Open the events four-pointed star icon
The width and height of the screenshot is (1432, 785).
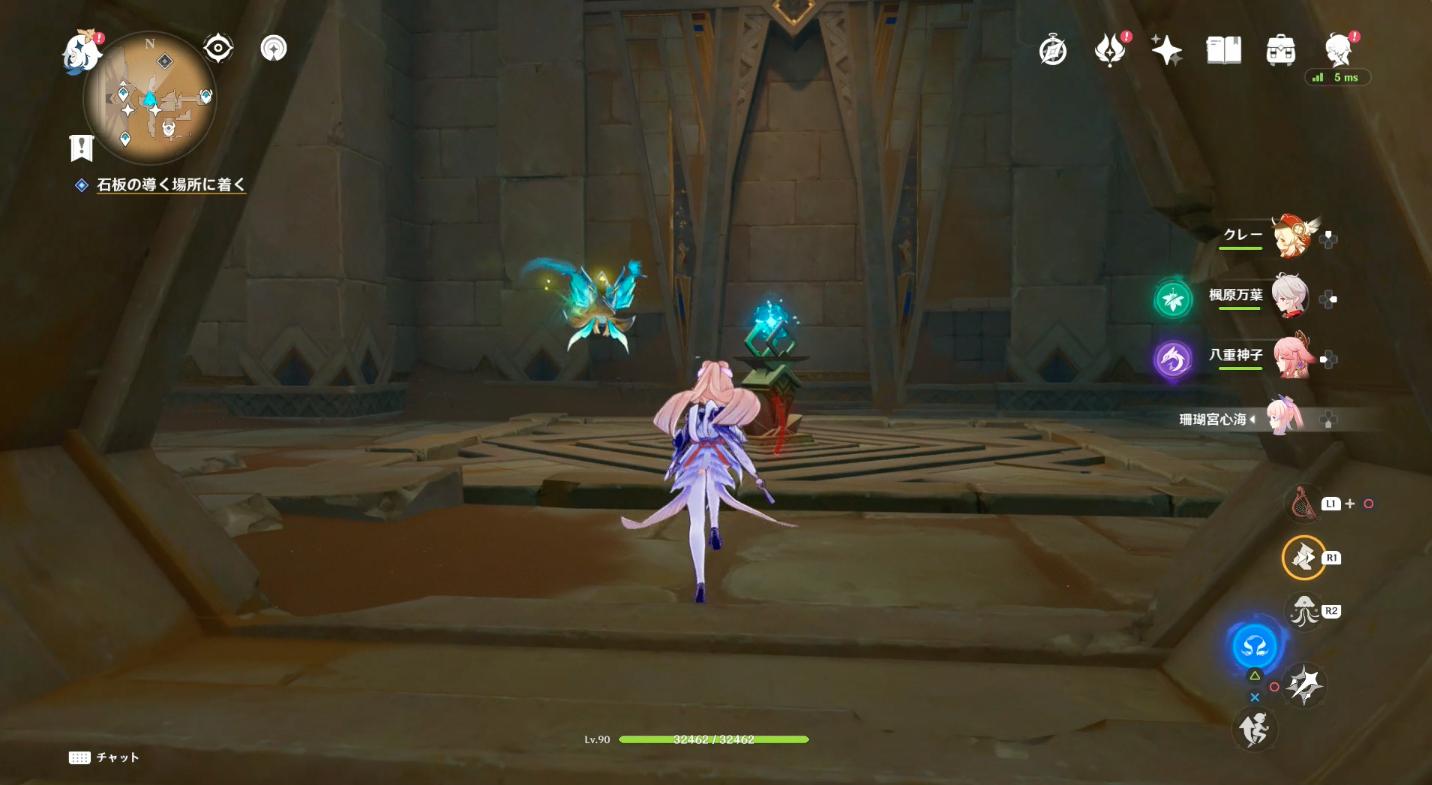pos(1166,48)
